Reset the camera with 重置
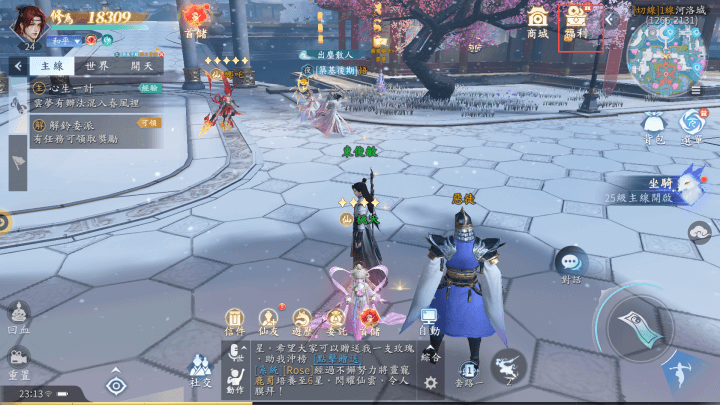This screenshot has height=405, width=720. click(18, 360)
